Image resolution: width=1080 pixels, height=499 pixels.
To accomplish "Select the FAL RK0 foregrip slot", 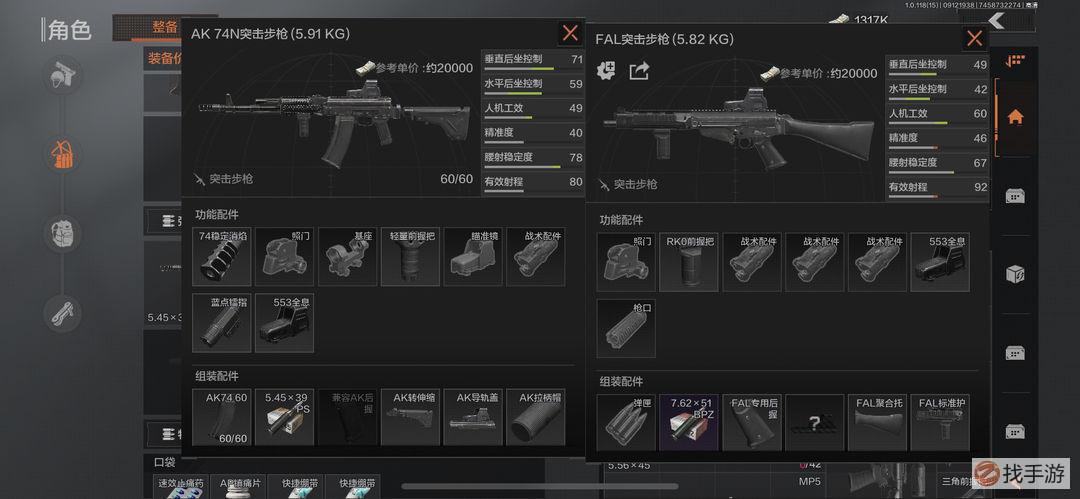I will 689,263.
